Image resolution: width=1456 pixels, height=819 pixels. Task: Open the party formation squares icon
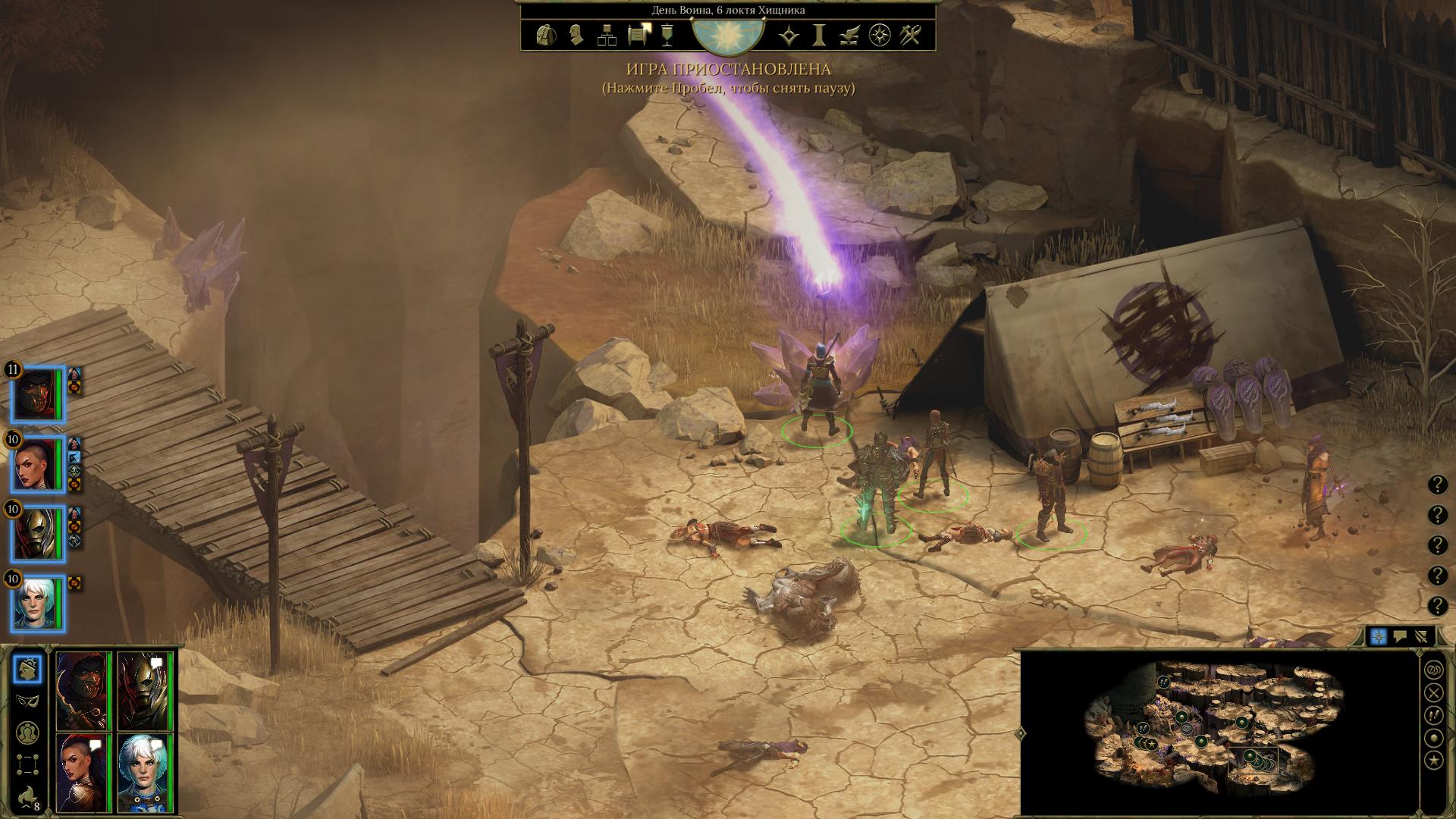(x=28, y=763)
